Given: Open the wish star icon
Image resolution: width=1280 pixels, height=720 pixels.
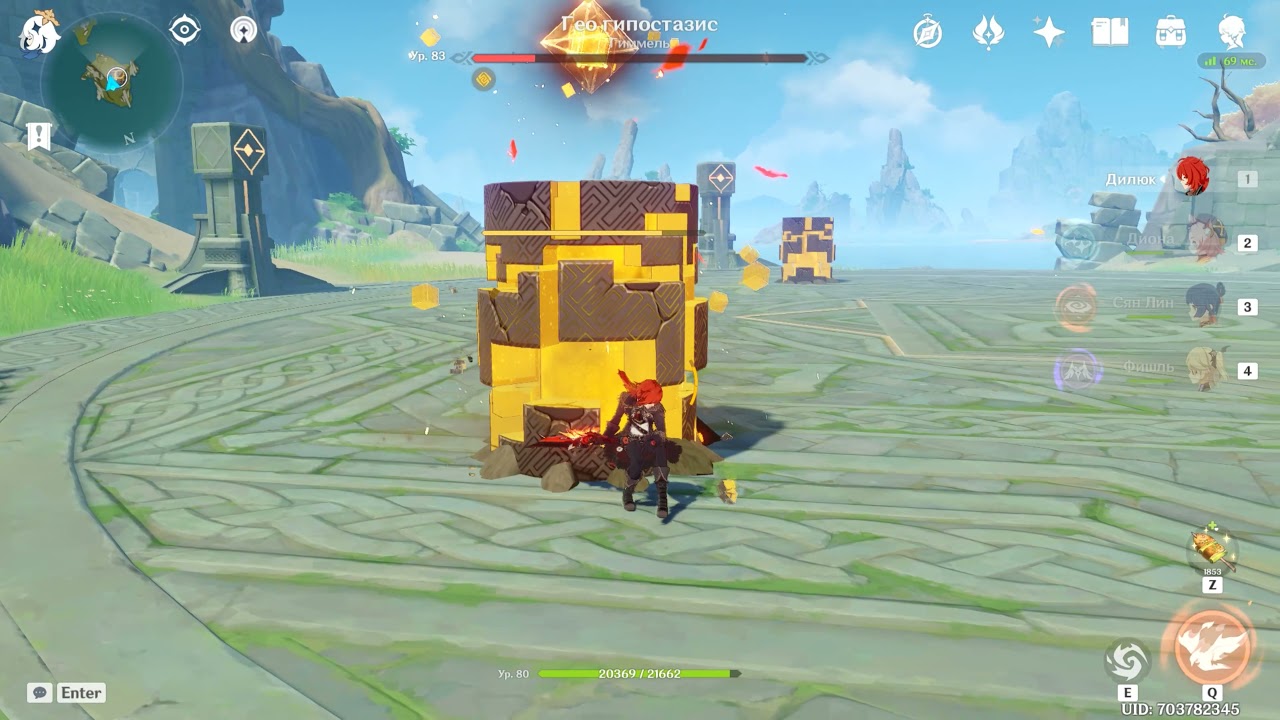Looking at the screenshot, I should point(1049,32).
